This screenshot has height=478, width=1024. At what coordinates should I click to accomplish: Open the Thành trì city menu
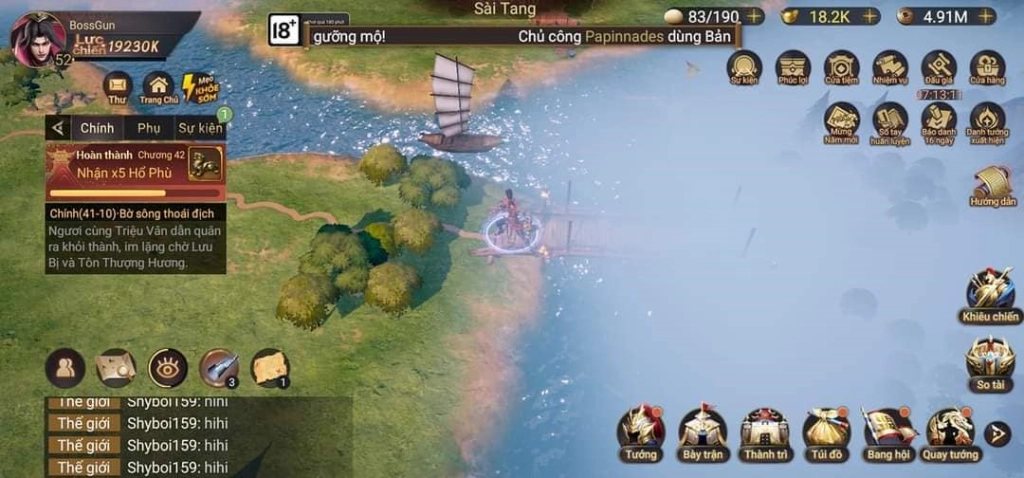coord(765,431)
